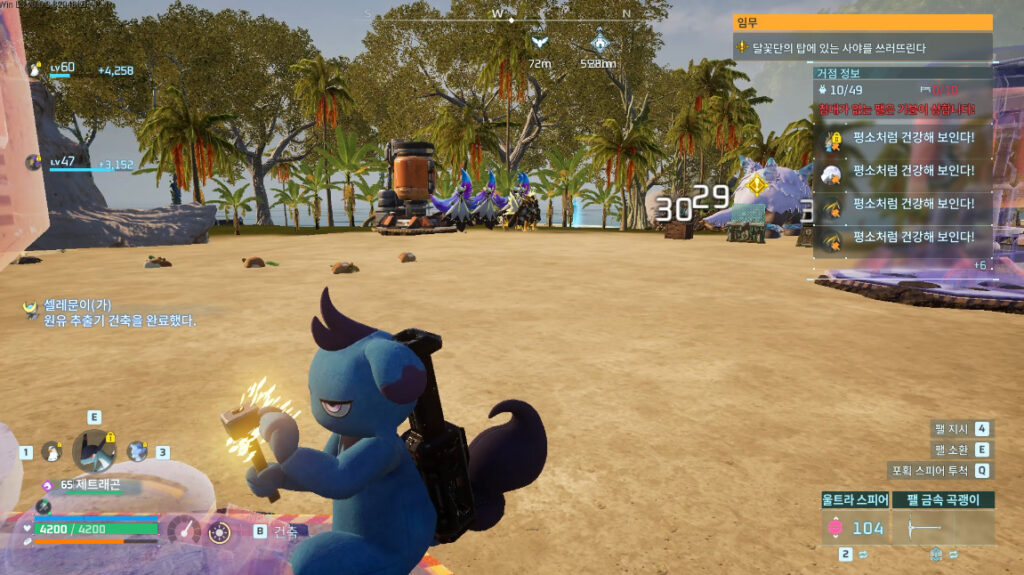Choose the penguin pal party slot
1024x575 pixels.
[50, 452]
